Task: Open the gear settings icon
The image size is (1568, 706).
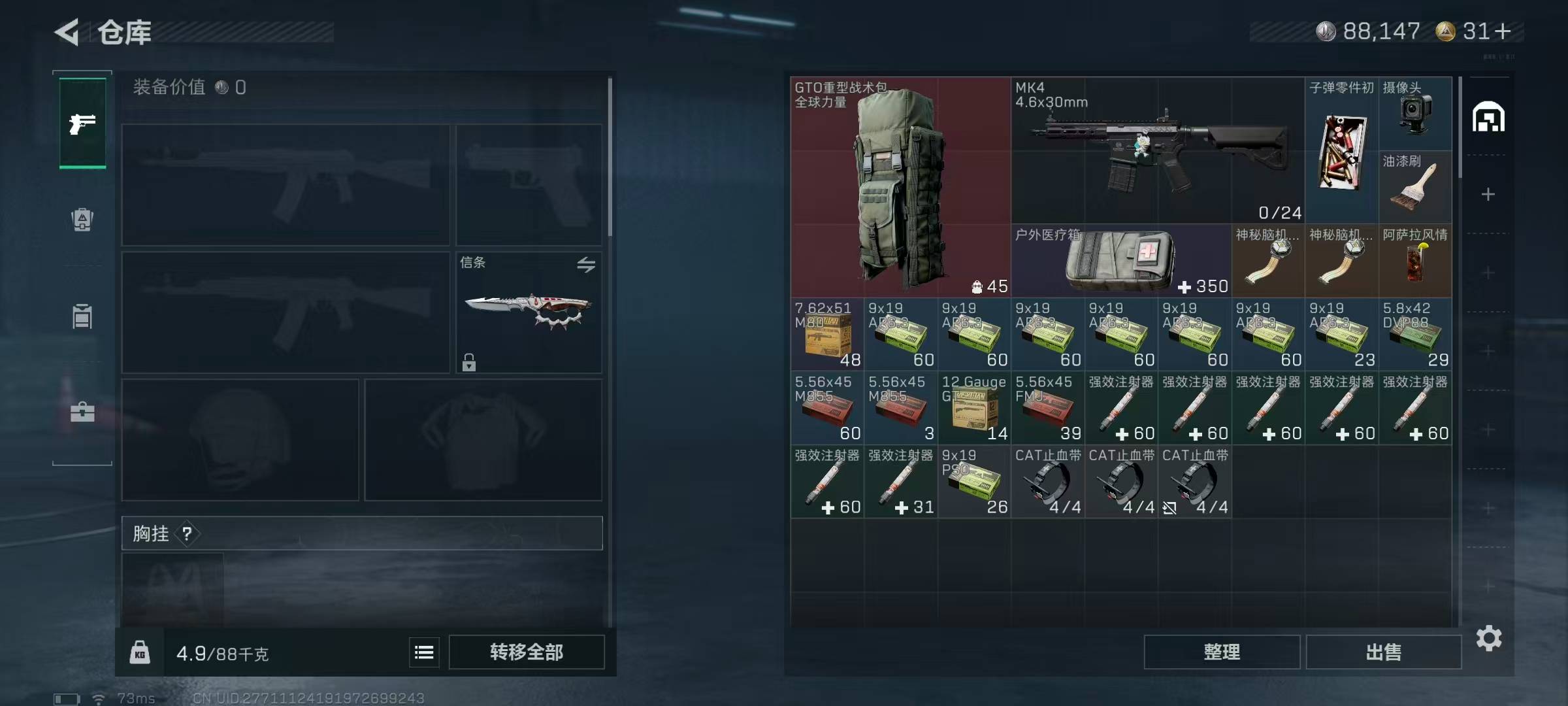Action: tap(1488, 638)
